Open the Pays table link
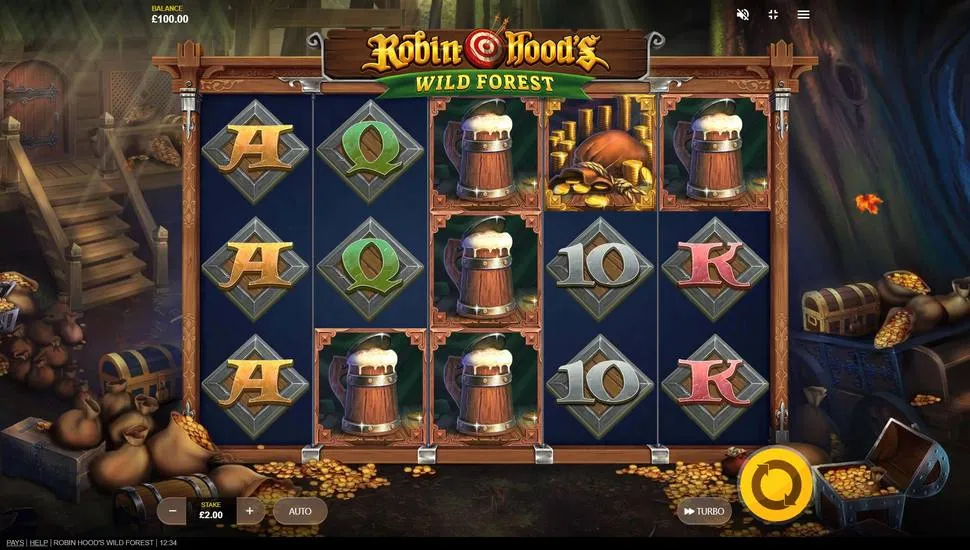Viewport: 970px width, 550px height. [x=13, y=543]
